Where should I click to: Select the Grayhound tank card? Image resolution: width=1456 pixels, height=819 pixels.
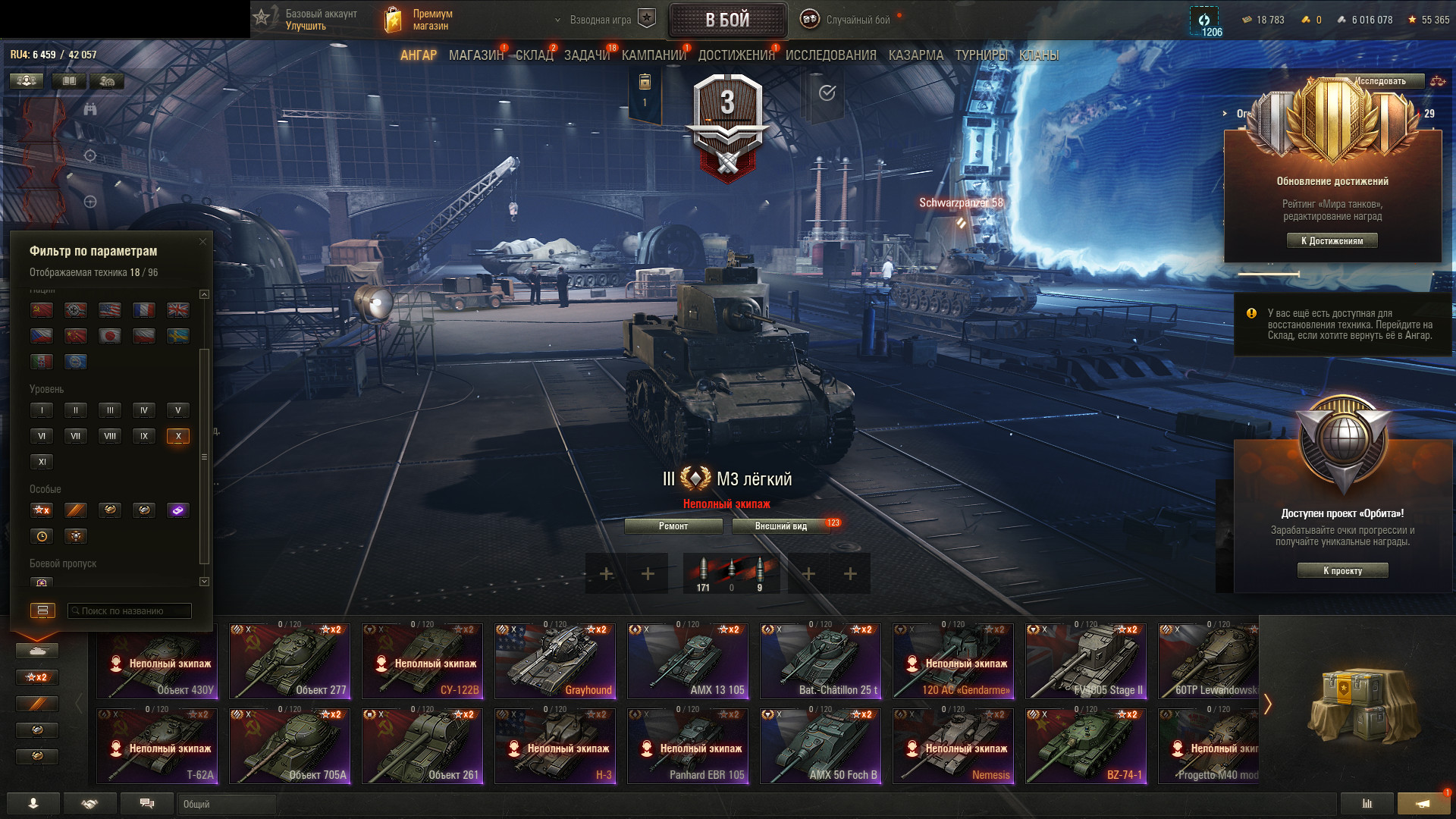pos(555,661)
